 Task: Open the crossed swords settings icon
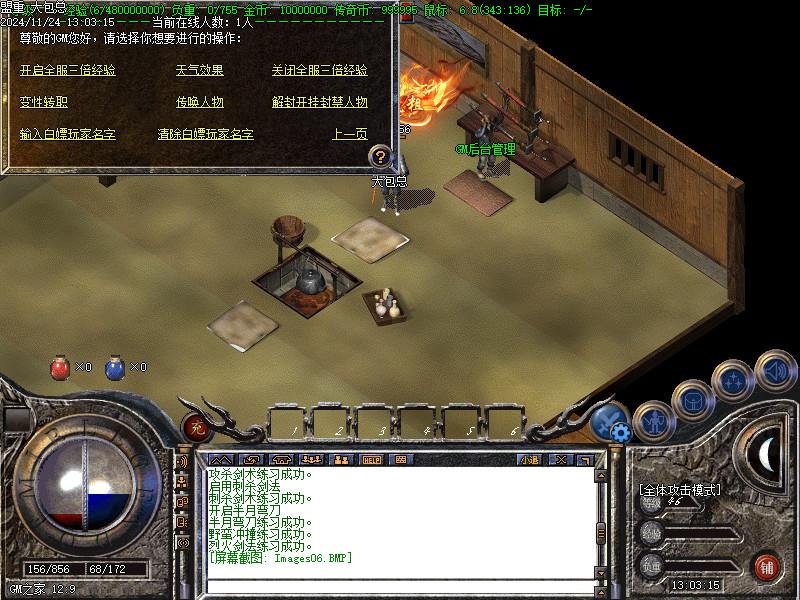click(x=608, y=422)
